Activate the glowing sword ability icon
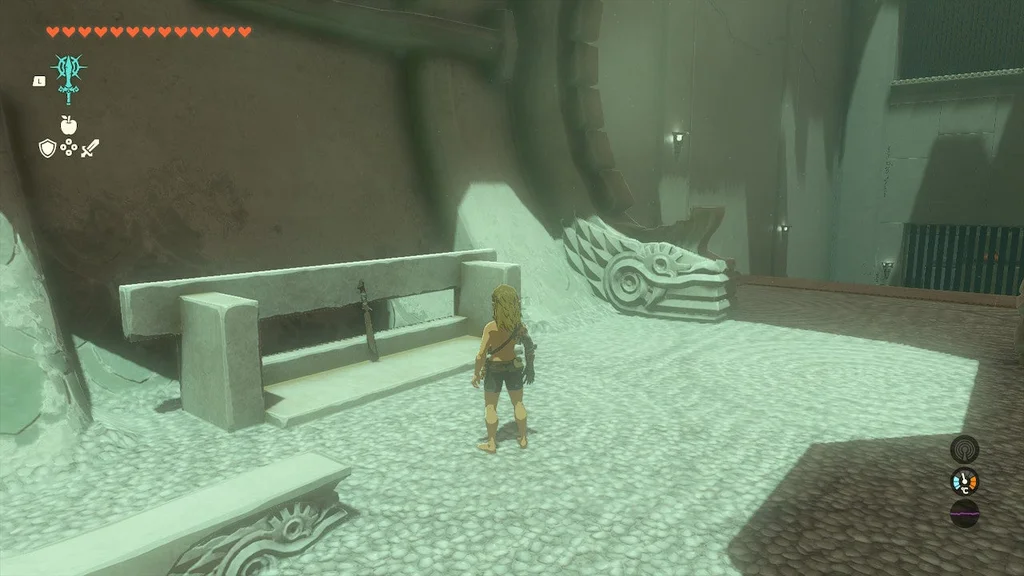The height and width of the screenshot is (576, 1024). coord(69,76)
